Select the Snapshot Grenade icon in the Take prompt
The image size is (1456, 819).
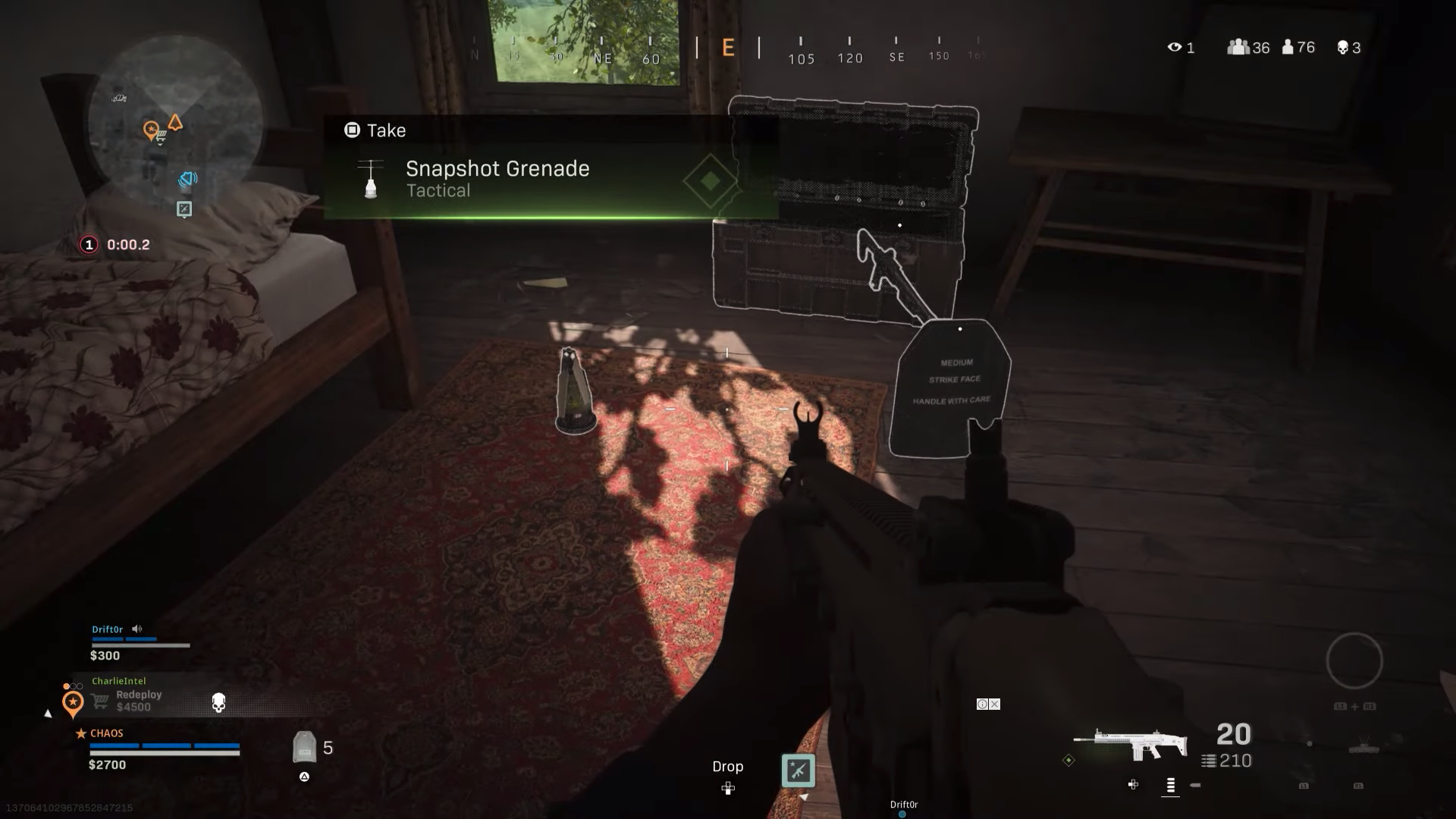[371, 179]
